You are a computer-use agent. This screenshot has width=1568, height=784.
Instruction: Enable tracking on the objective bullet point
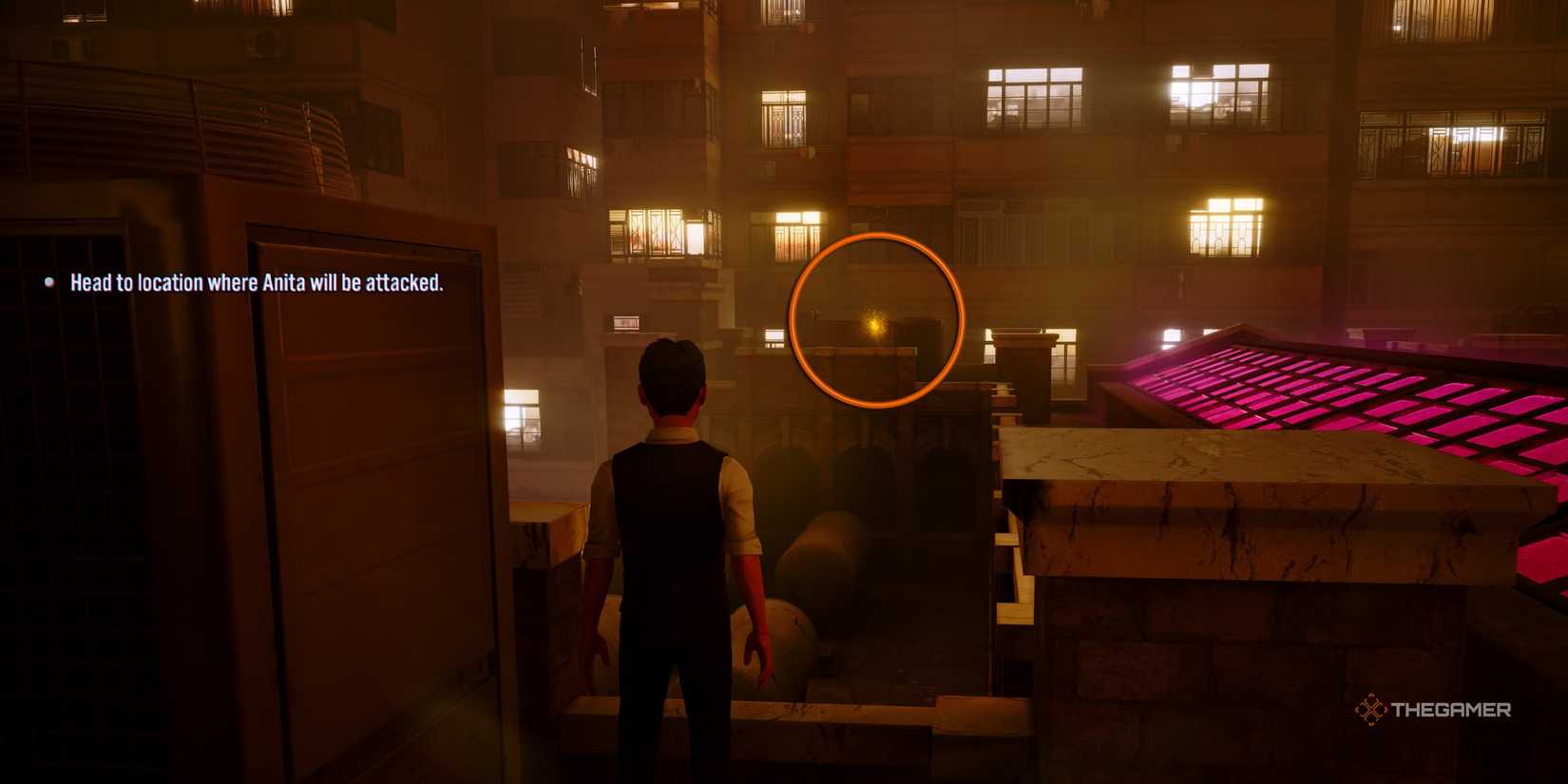(x=48, y=281)
